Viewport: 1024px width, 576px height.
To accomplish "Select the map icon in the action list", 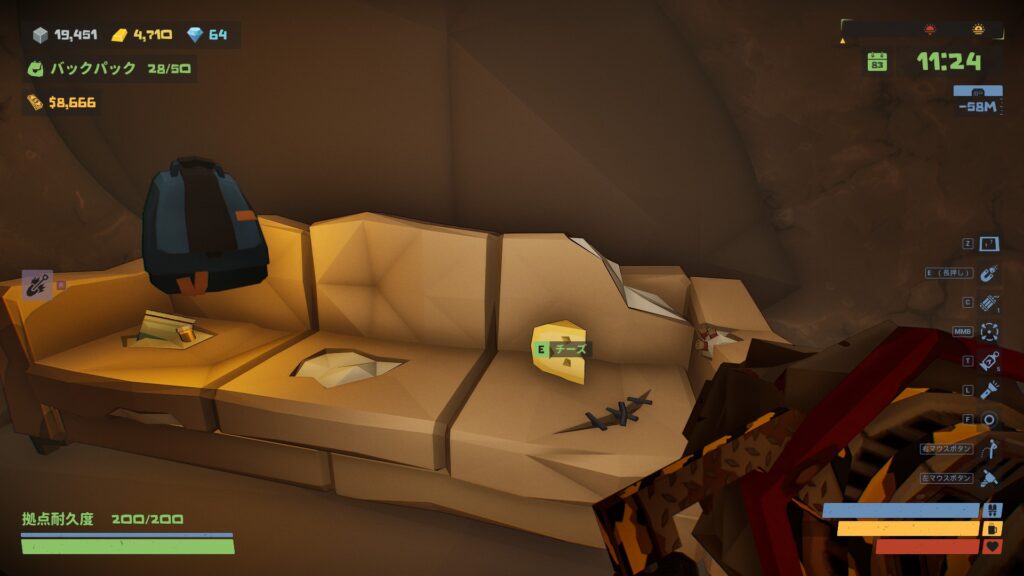I will click(x=989, y=244).
